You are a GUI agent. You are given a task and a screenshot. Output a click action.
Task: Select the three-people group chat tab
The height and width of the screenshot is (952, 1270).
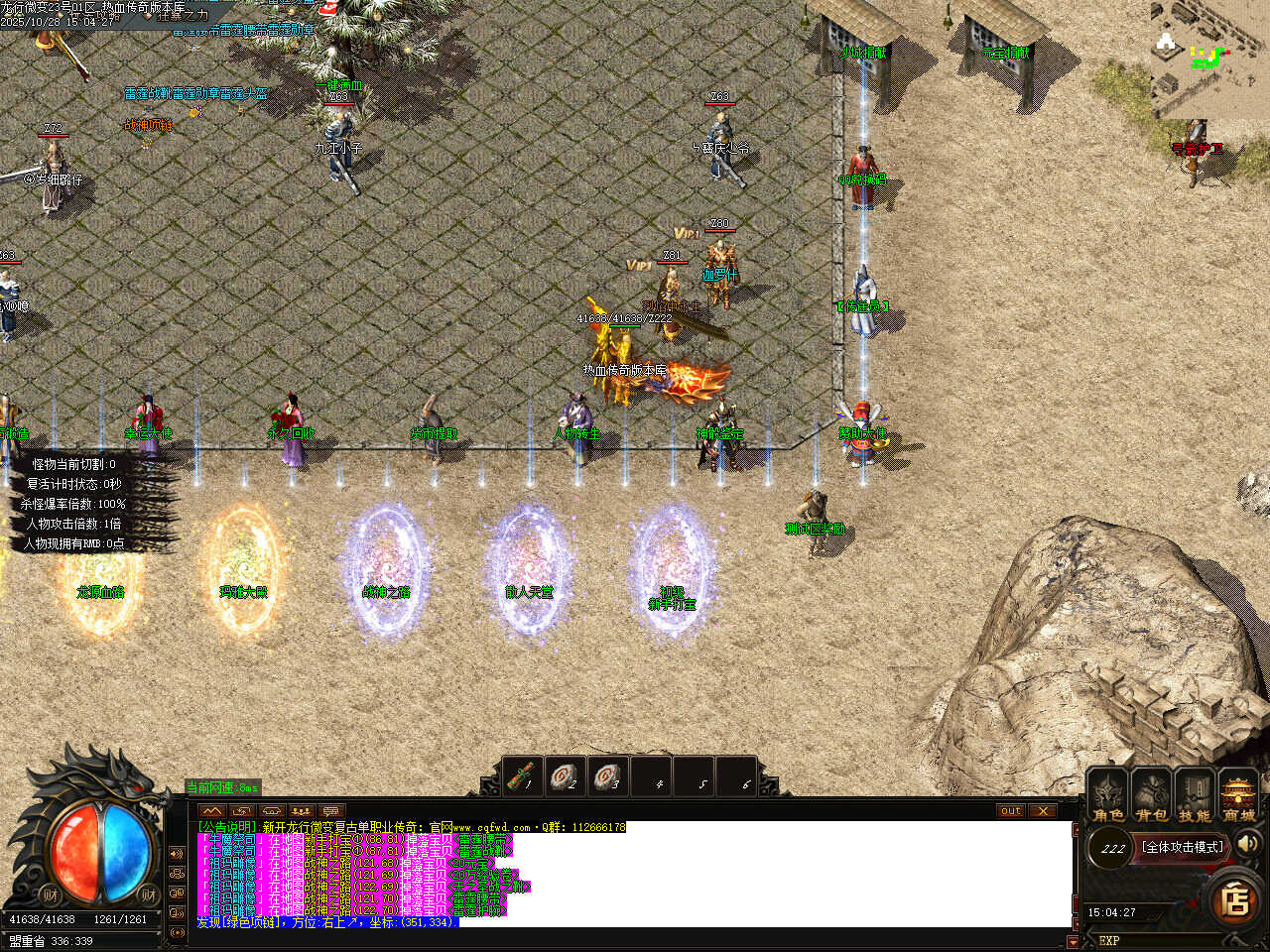(301, 811)
